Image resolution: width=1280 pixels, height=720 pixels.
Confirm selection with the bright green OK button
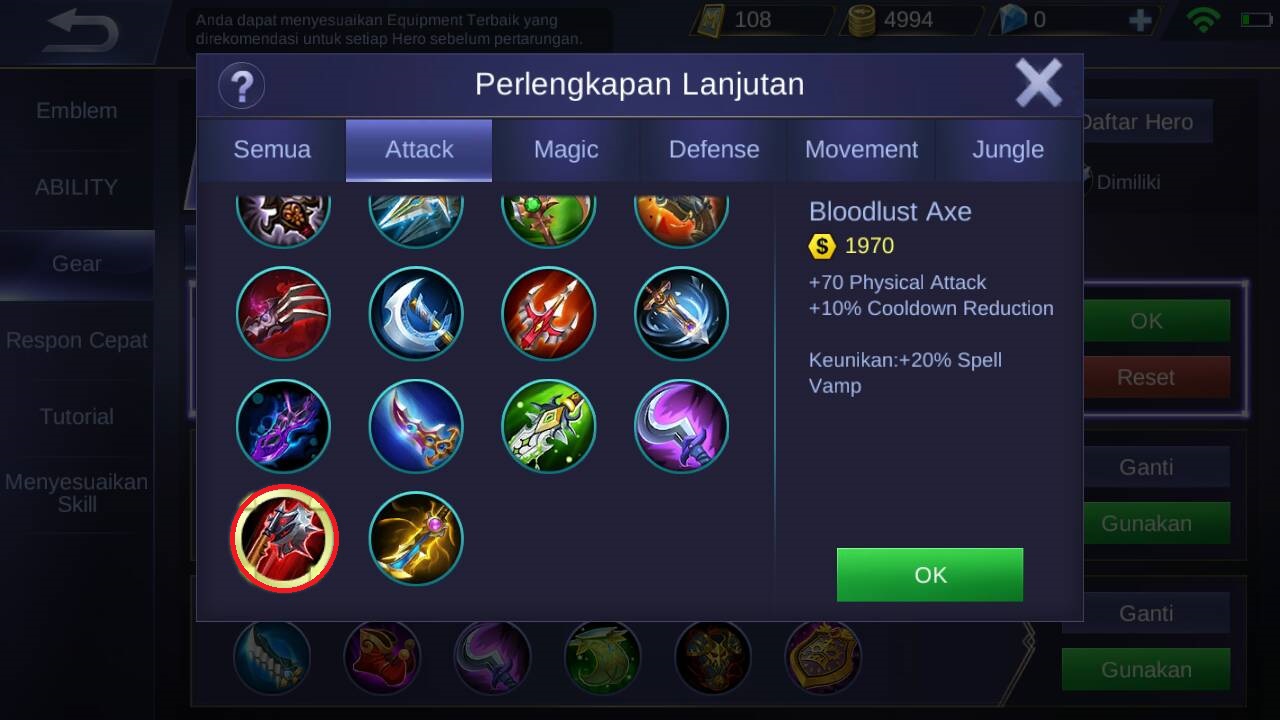pos(929,575)
